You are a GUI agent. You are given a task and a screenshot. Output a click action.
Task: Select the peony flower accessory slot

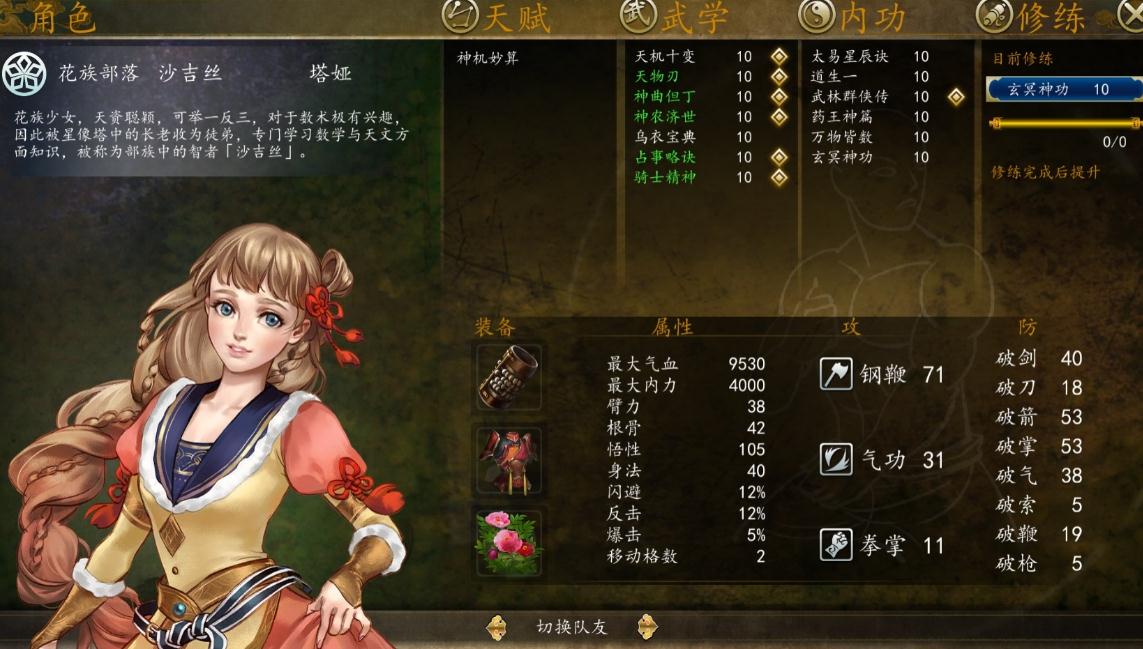click(x=509, y=543)
